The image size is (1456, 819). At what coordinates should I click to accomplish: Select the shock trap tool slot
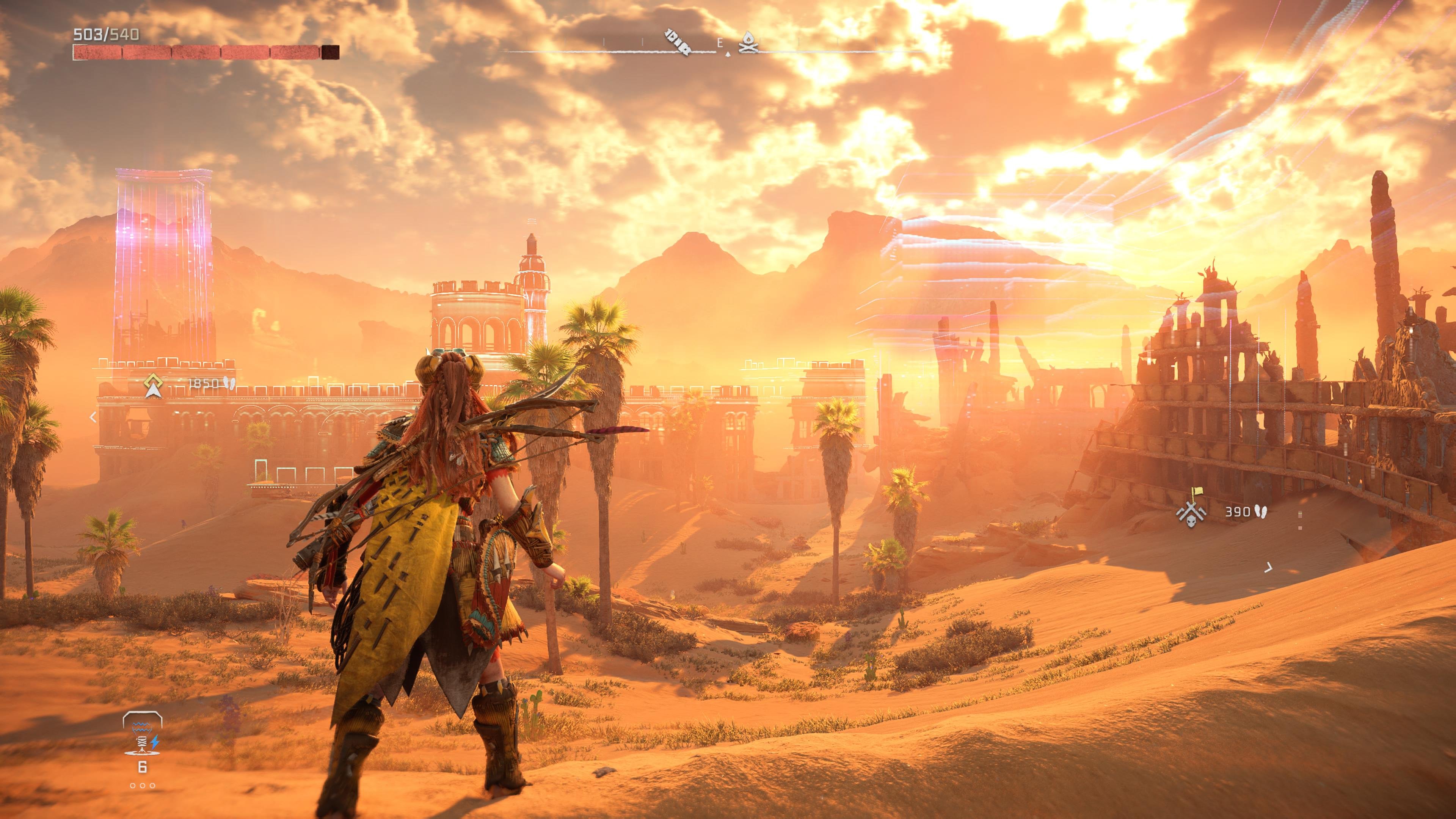tap(143, 734)
